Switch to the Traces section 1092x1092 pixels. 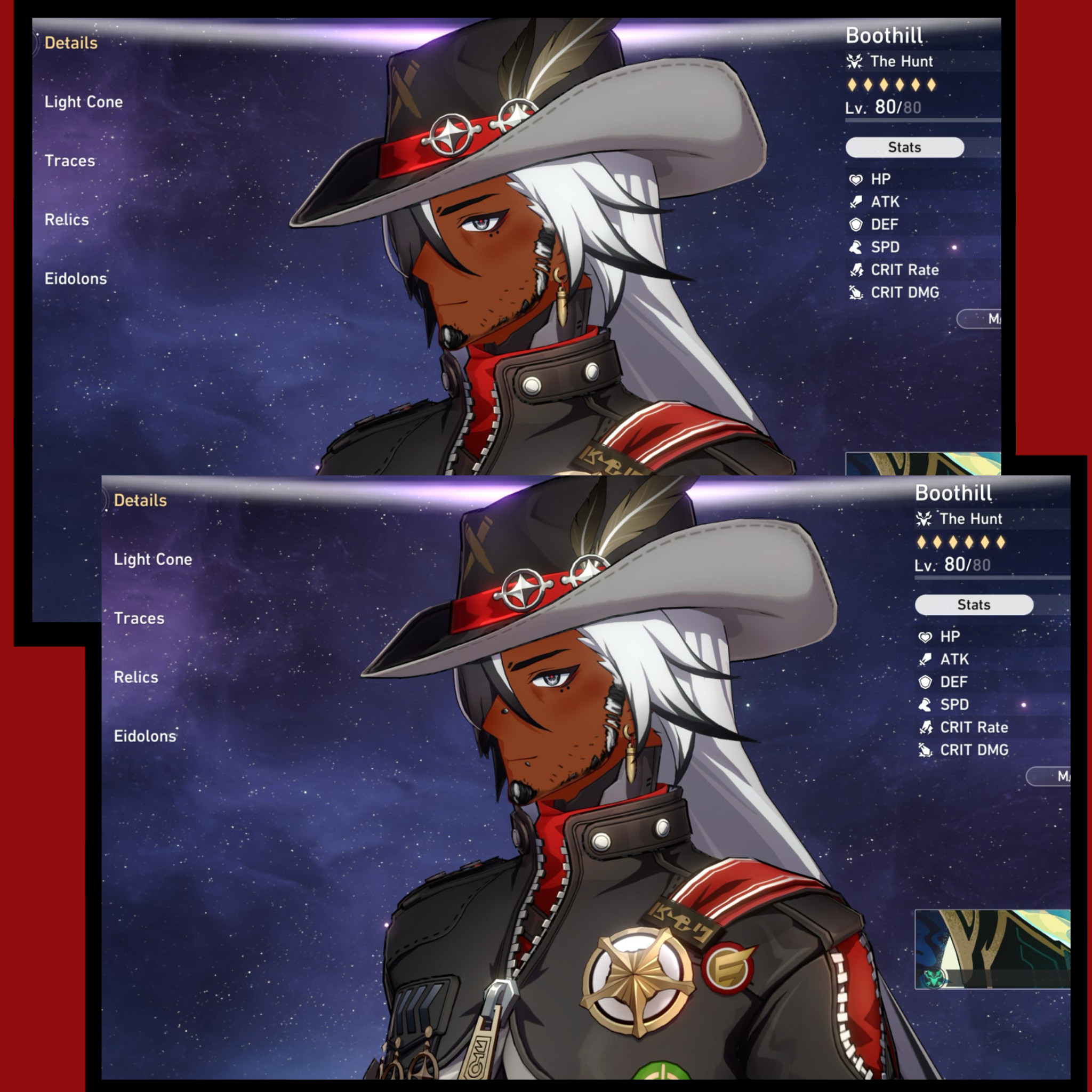tap(140, 619)
